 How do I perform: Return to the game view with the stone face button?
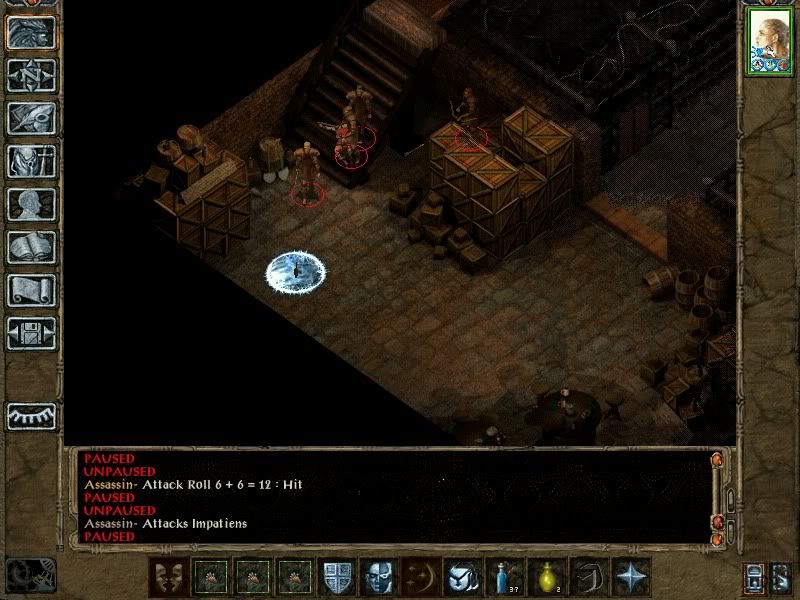coord(31,32)
